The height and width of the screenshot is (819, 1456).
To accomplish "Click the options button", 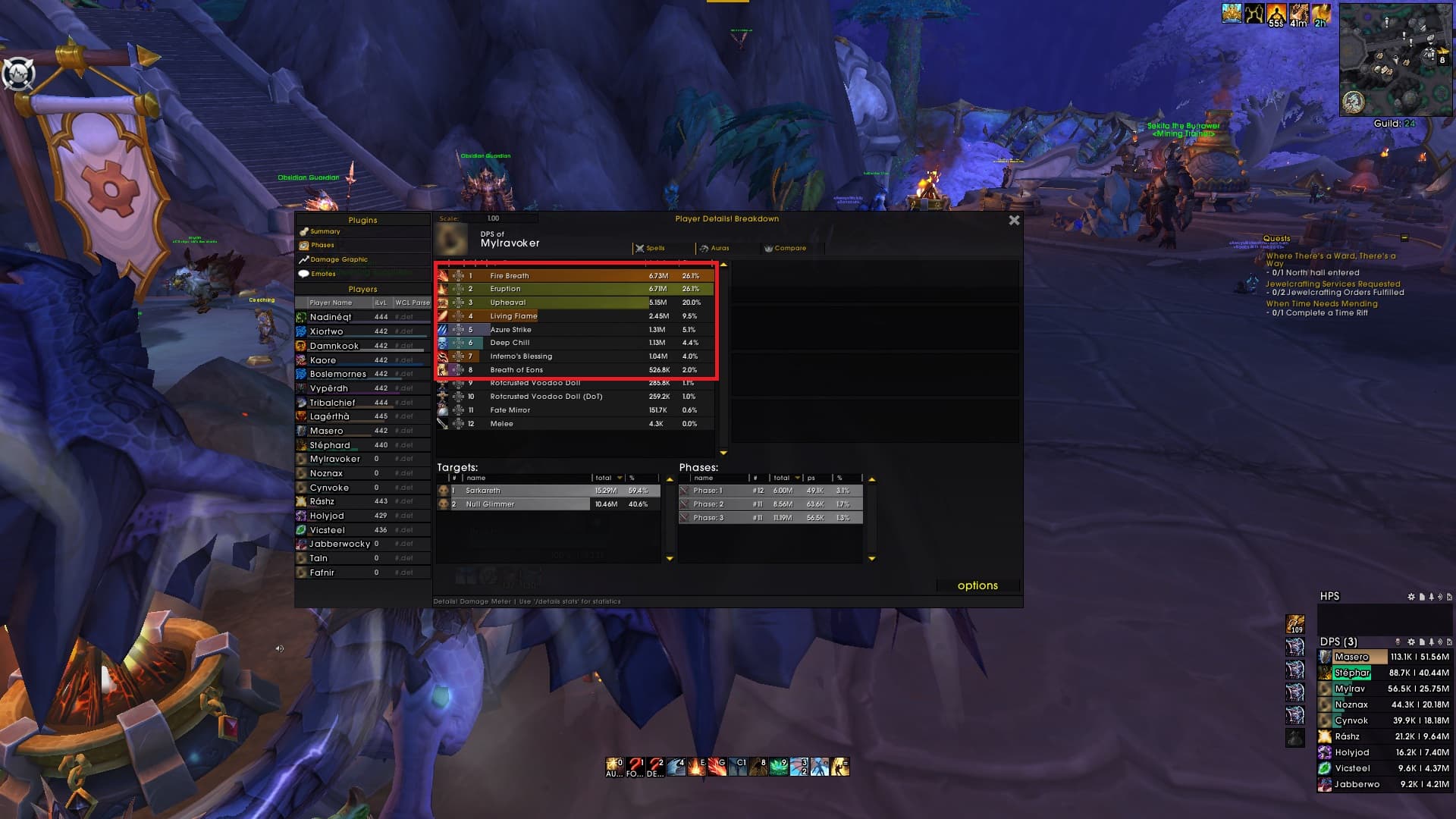I will 978,585.
